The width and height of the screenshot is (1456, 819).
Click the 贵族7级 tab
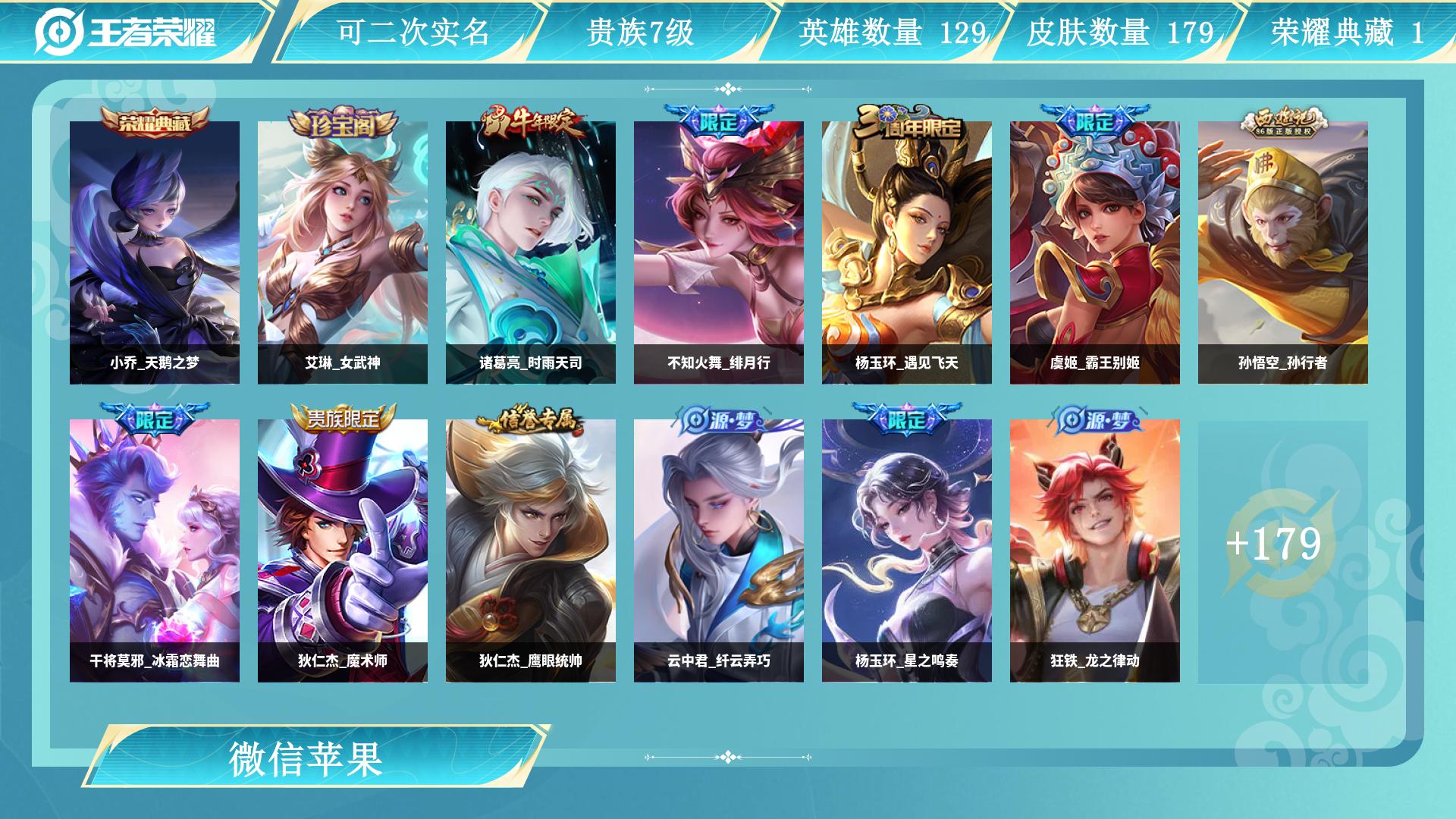pyautogui.click(x=640, y=32)
